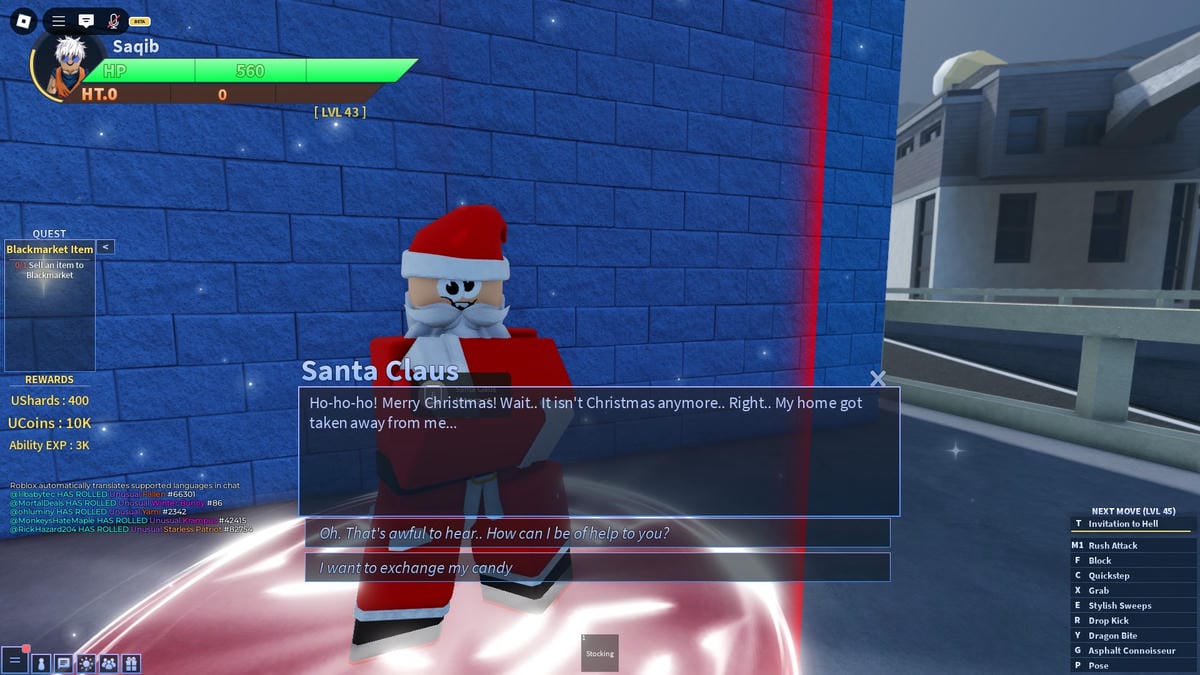This screenshot has height=675, width=1200.
Task: Open the Blackmarket Item quest tracker
Action: pyautogui.click(x=49, y=249)
